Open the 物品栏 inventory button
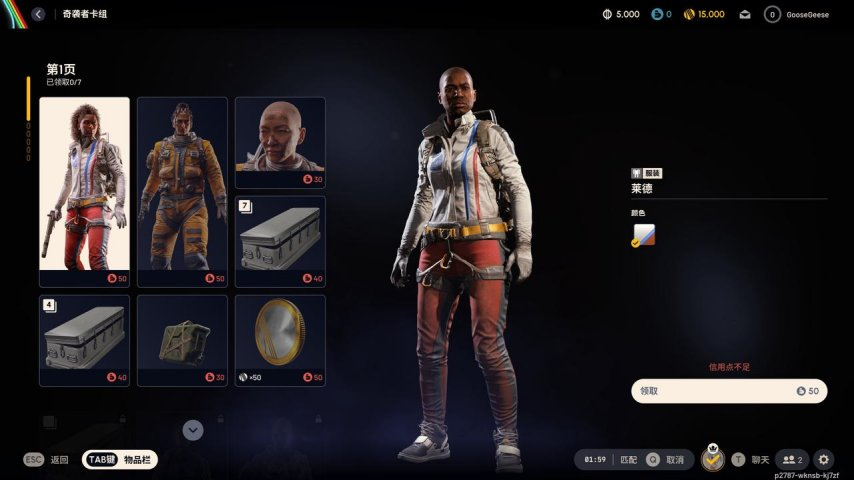The width and height of the screenshot is (854, 480). (x=121, y=459)
